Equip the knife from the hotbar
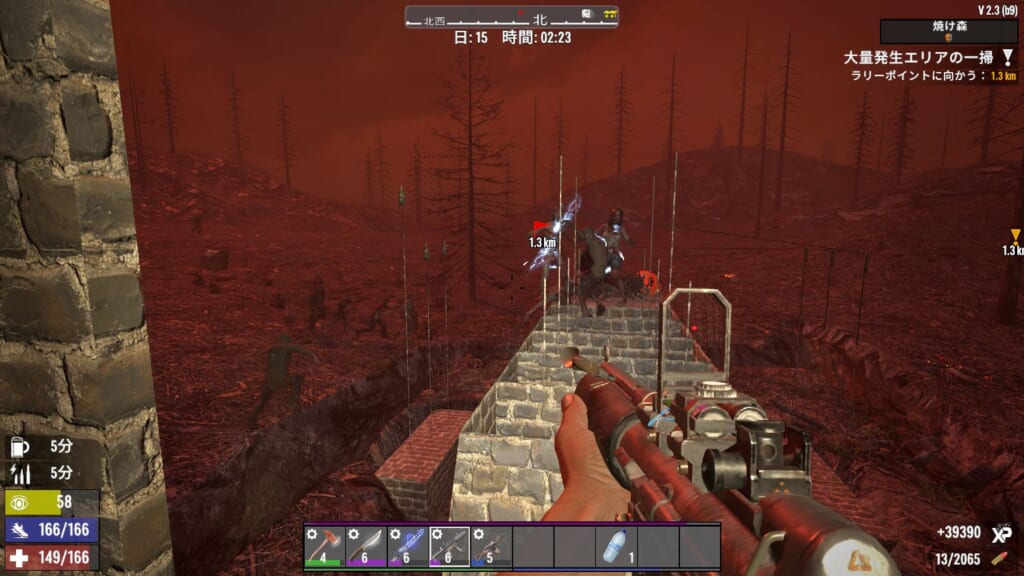1024x576 pixels. 366,547
